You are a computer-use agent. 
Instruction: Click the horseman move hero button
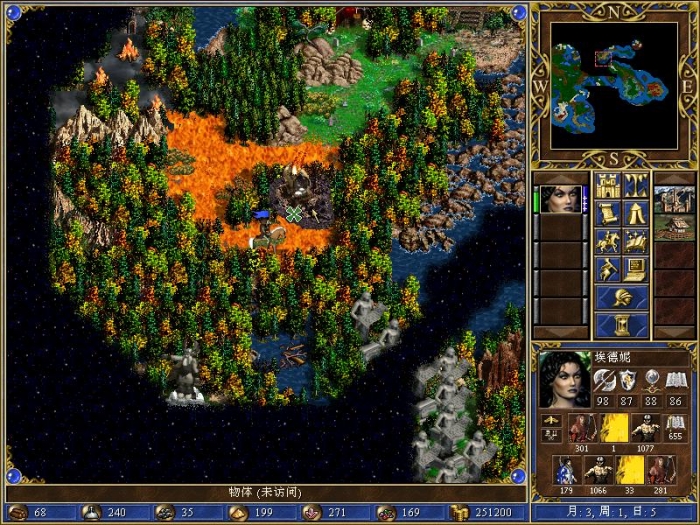[x=607, y=241]
